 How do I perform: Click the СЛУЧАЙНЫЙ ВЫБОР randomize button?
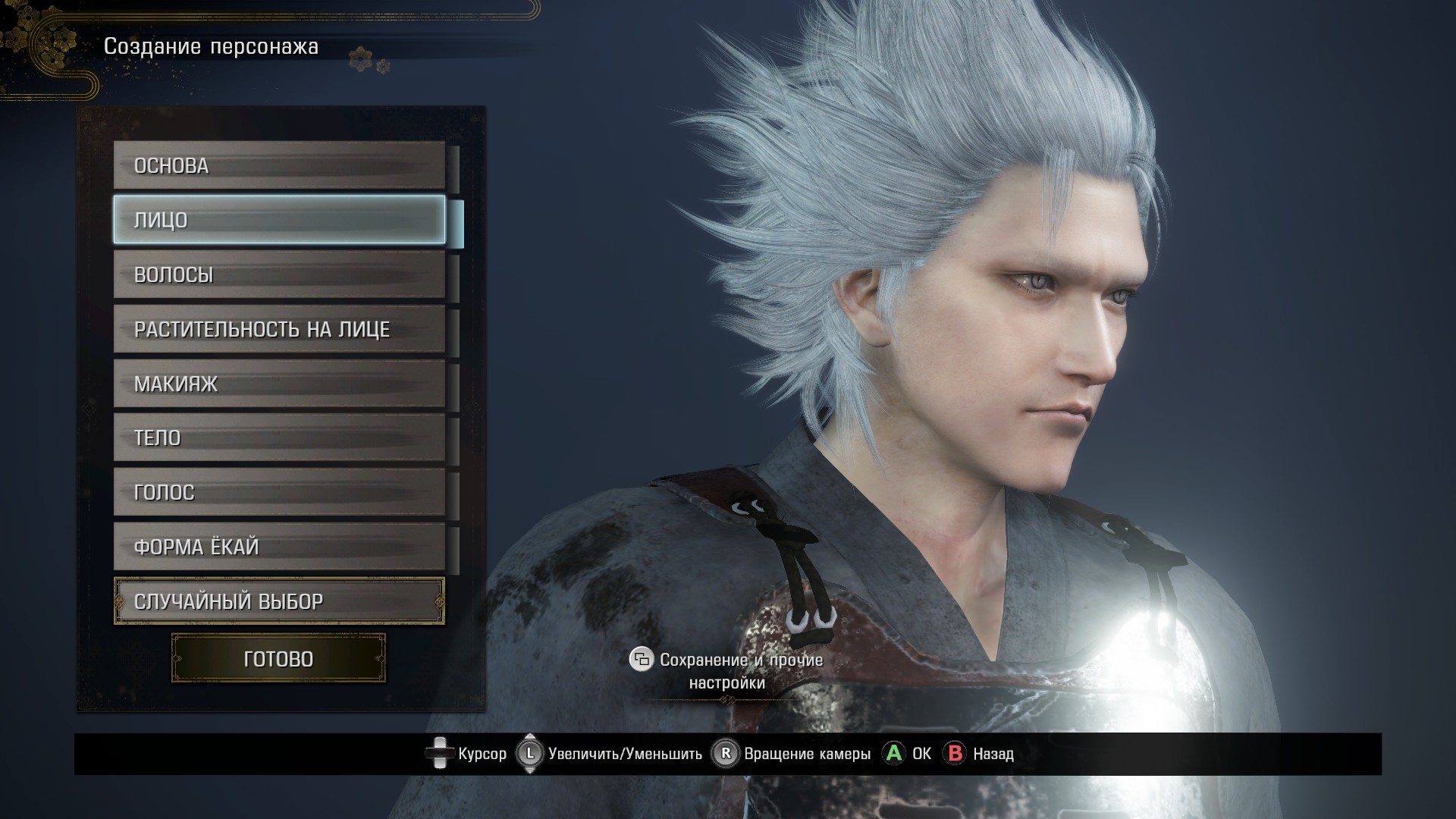coord(279,601)
